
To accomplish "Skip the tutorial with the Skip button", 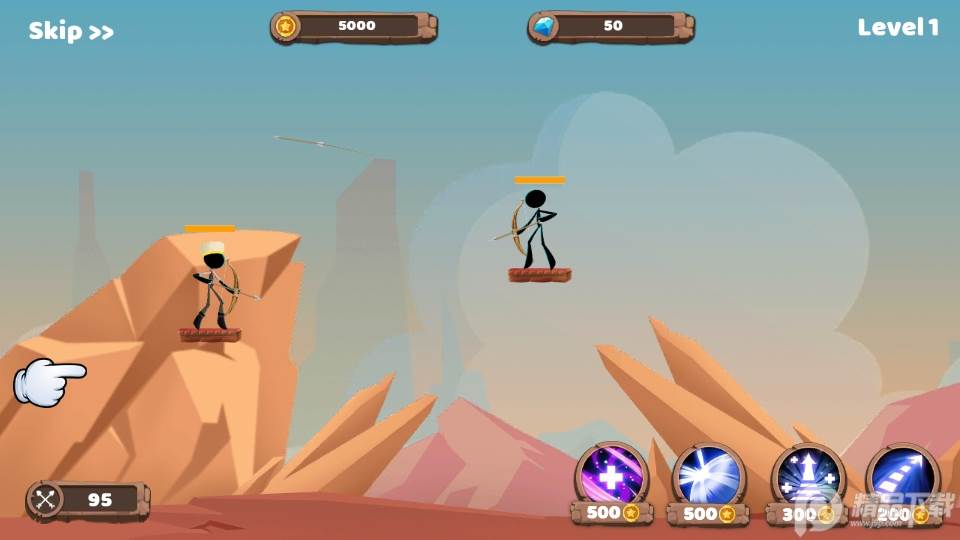I will click(71, 31).
